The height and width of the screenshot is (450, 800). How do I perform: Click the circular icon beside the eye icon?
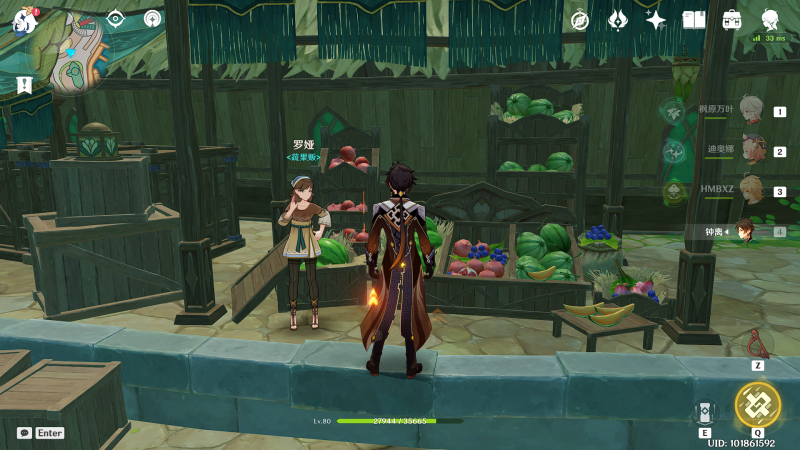[152, 18]
